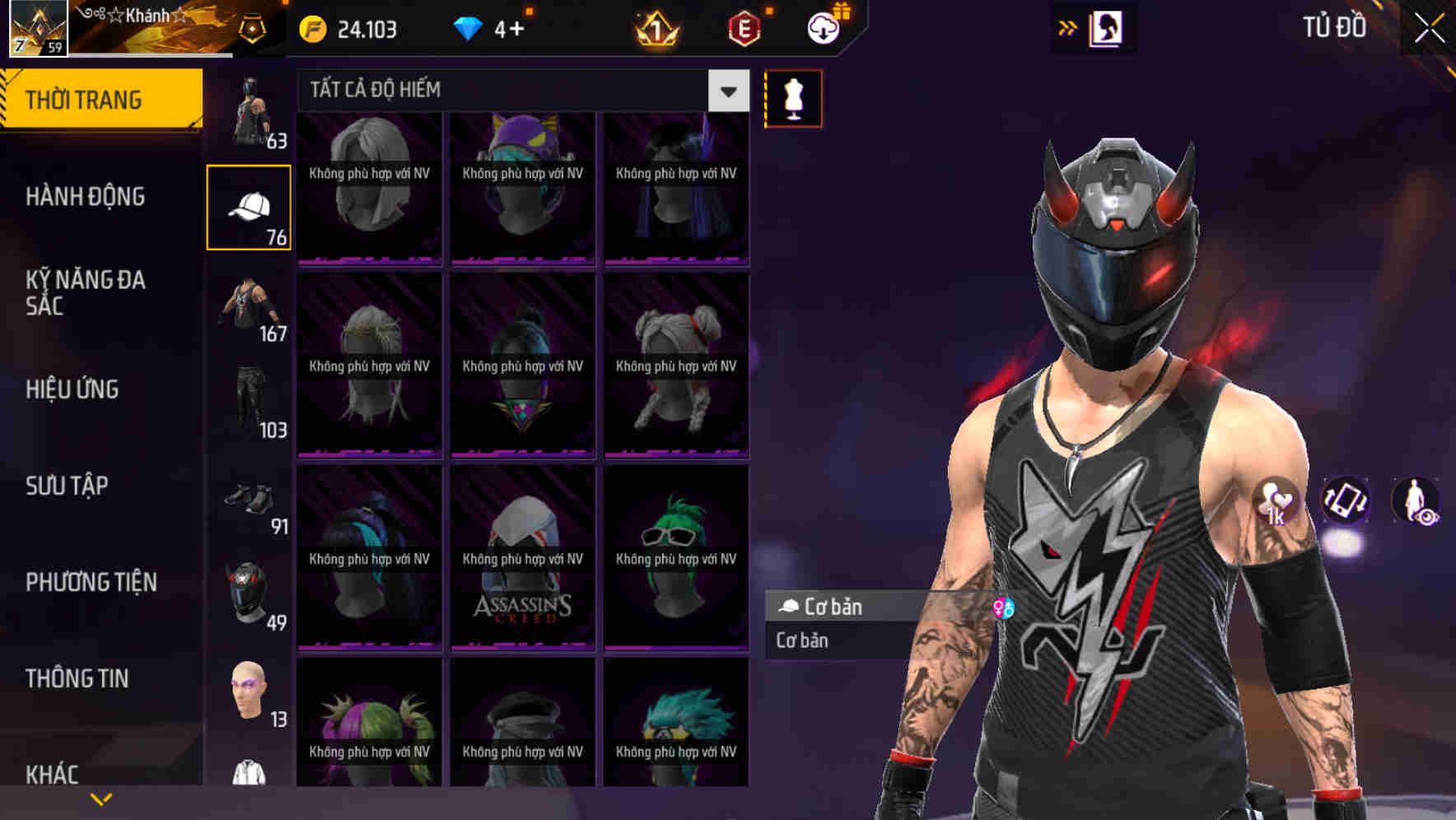Open the red Elite Pass E badge

click(740, 30)
